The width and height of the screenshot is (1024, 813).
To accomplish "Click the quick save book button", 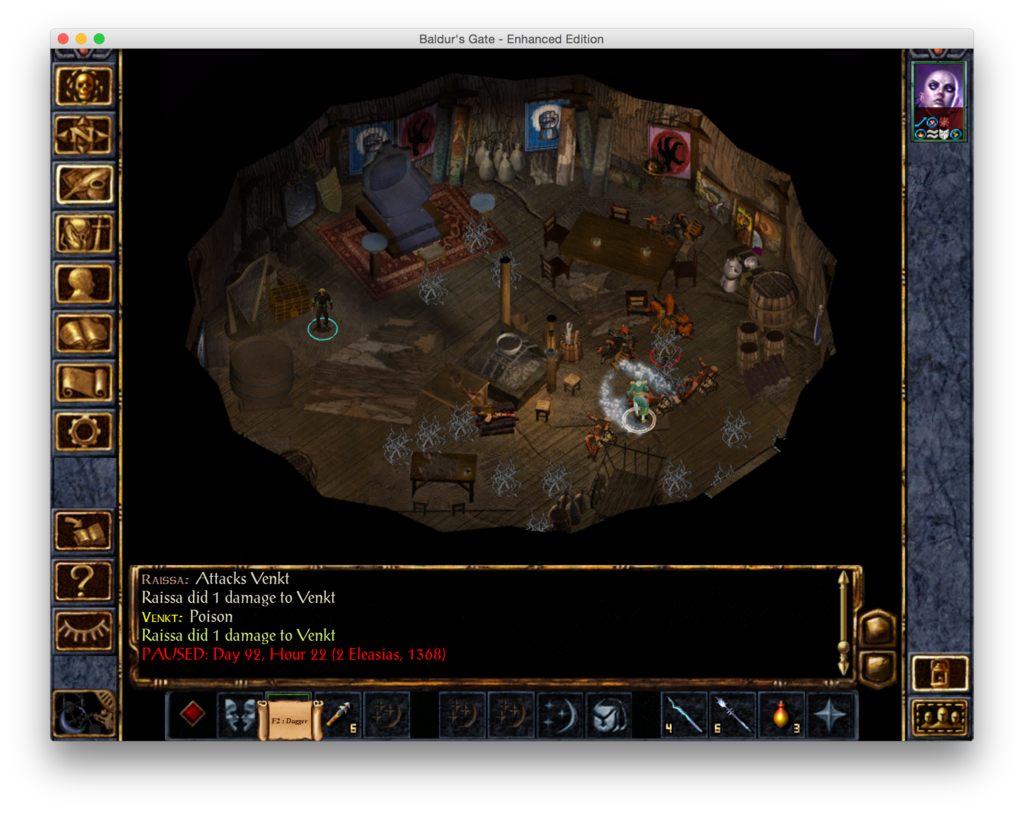I will tap(84, 530).
